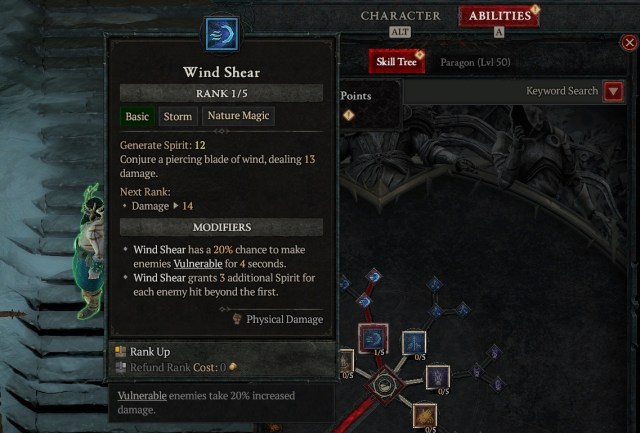Switch to the Paragon (Lvl 50) tab
Screen dimensions: 640x433
click(475, 62)
